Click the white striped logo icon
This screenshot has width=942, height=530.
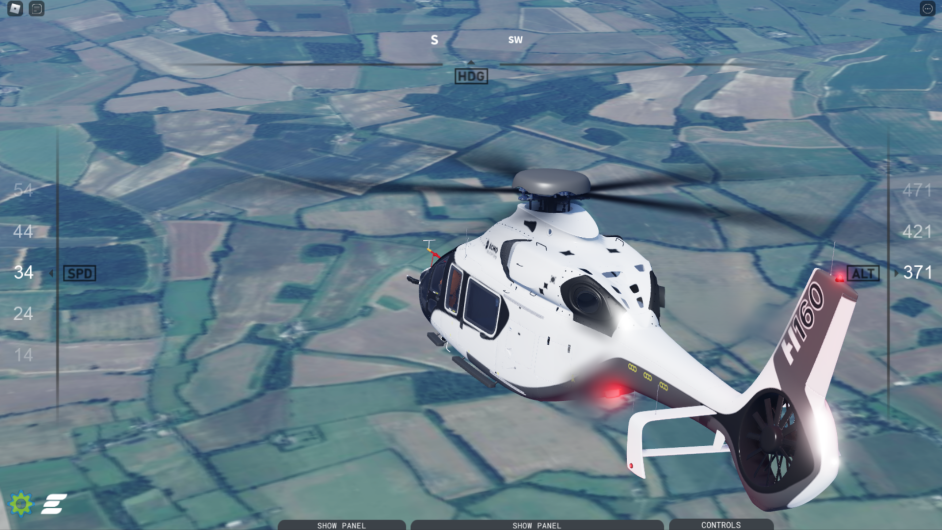point(52,504)
